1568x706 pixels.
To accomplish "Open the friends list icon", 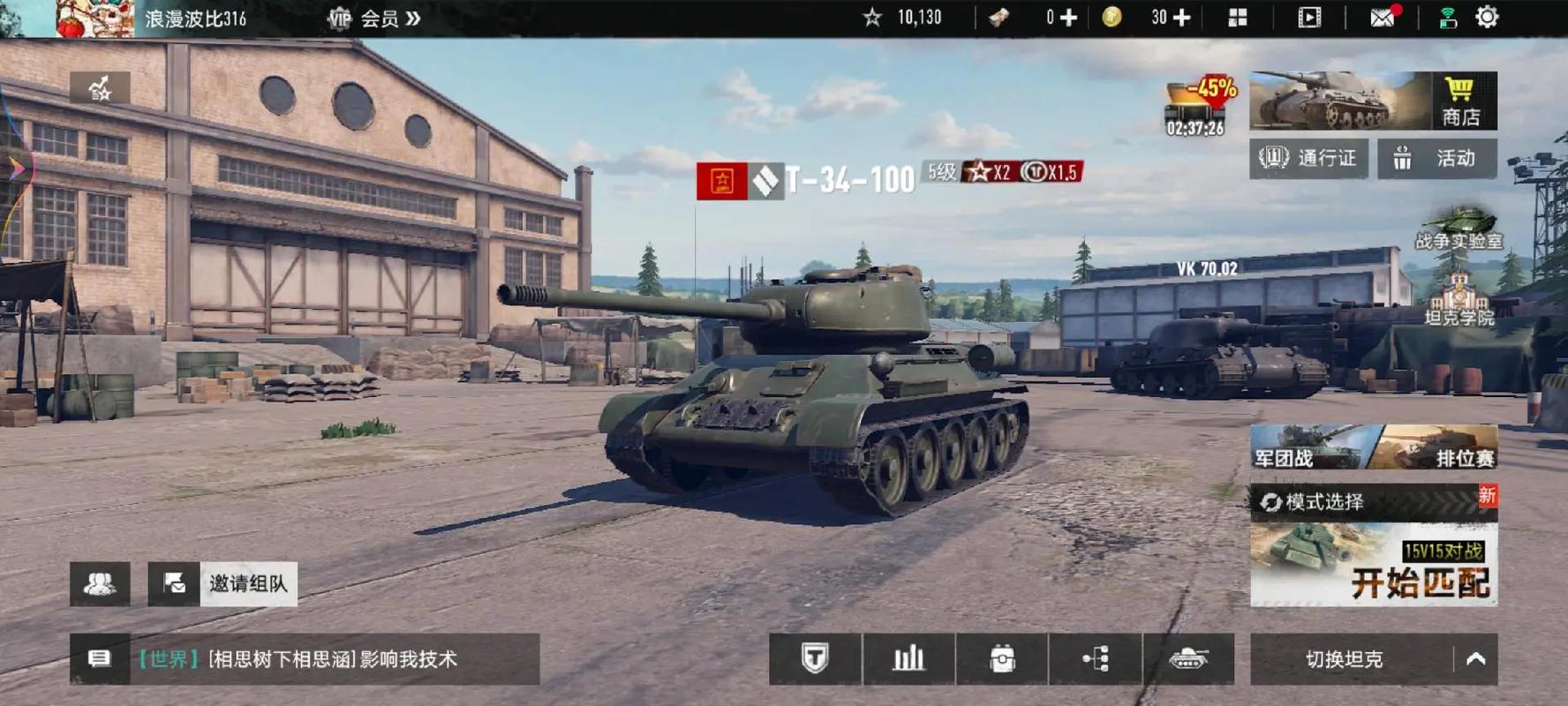I will click(x=100, y=583).
